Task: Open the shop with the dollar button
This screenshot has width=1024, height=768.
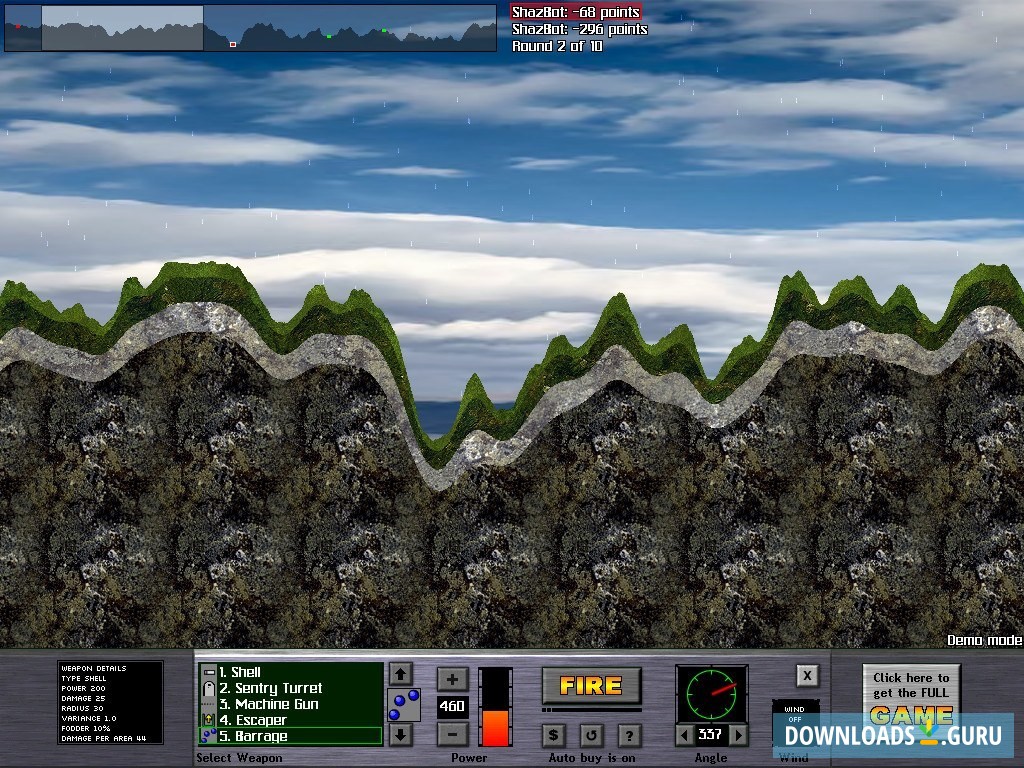Action: (x=554, y=735)
